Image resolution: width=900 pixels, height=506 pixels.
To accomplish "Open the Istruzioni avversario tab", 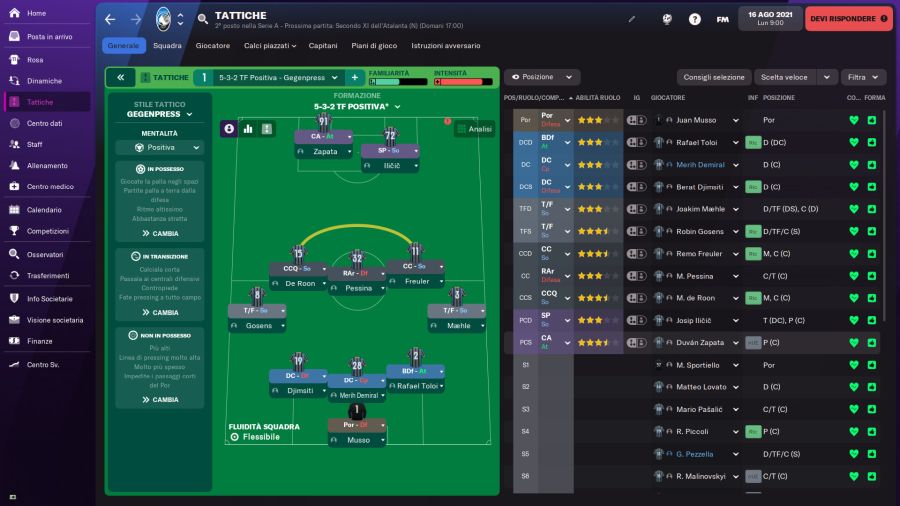I will [445, 45].
